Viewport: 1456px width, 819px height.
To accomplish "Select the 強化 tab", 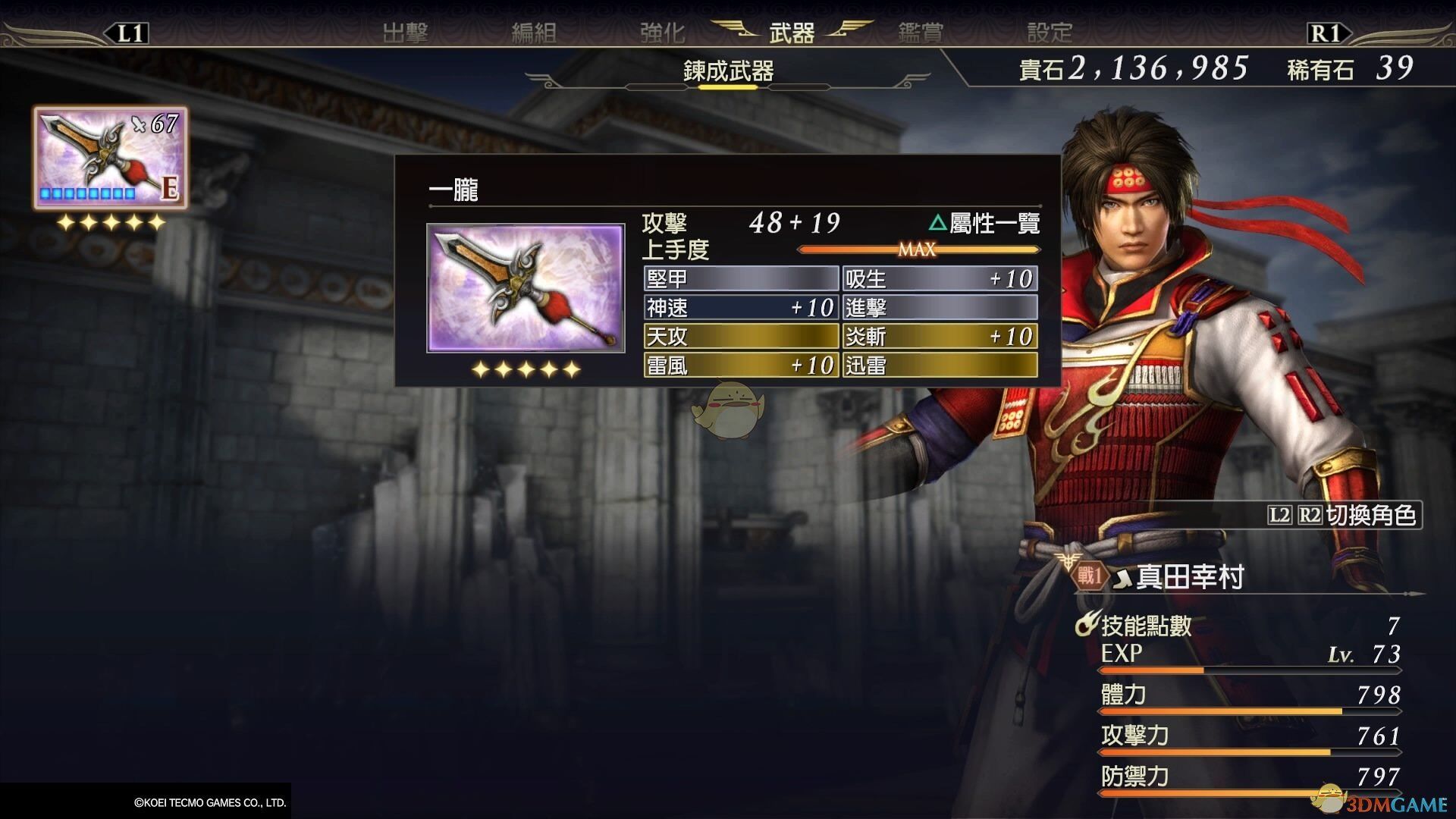I will [662, 33].
